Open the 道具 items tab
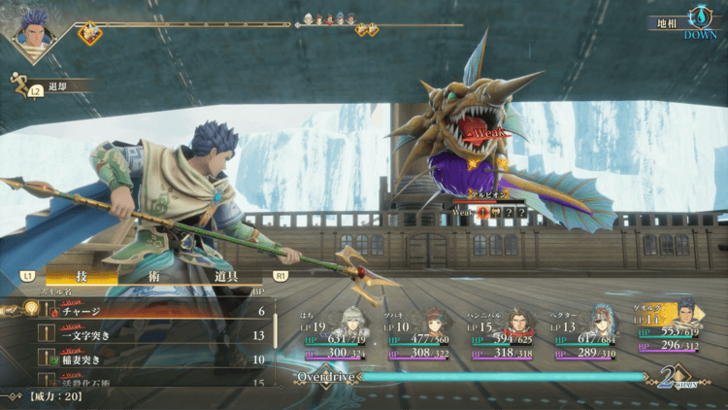 pyautogui.click(x=230, y=274)
